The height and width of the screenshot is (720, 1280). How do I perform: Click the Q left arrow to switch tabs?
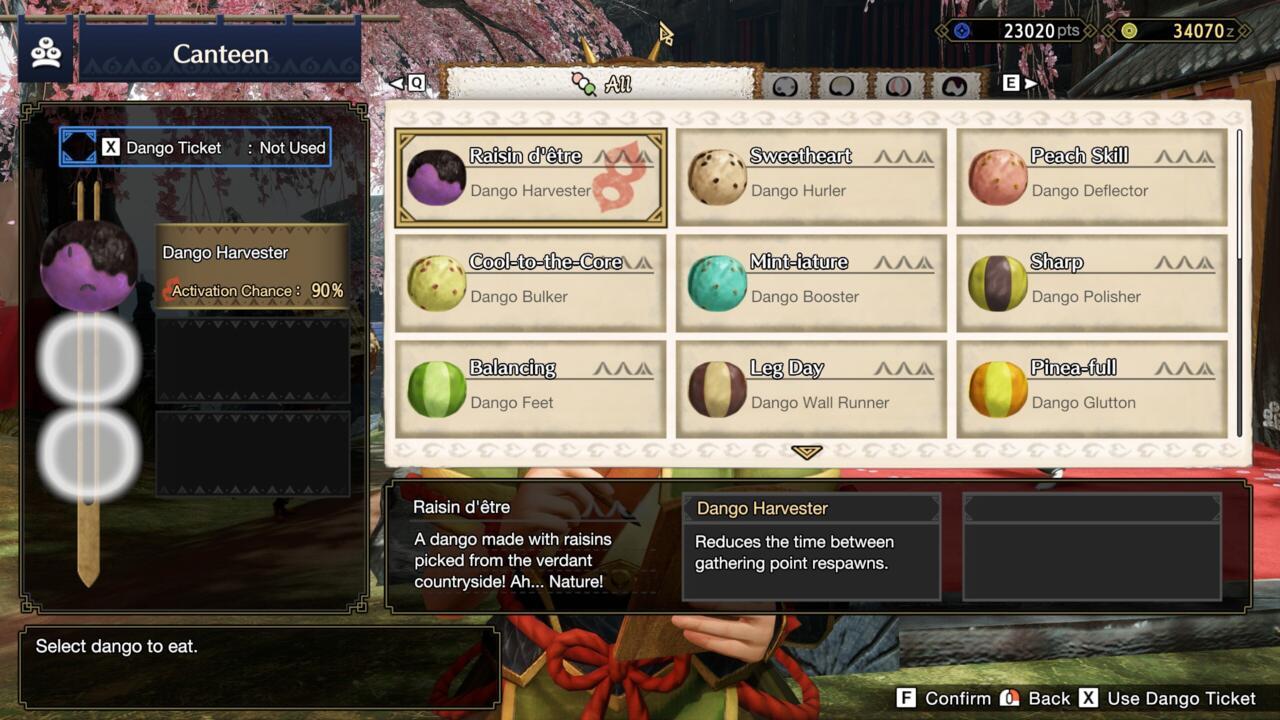pos(404,83)
